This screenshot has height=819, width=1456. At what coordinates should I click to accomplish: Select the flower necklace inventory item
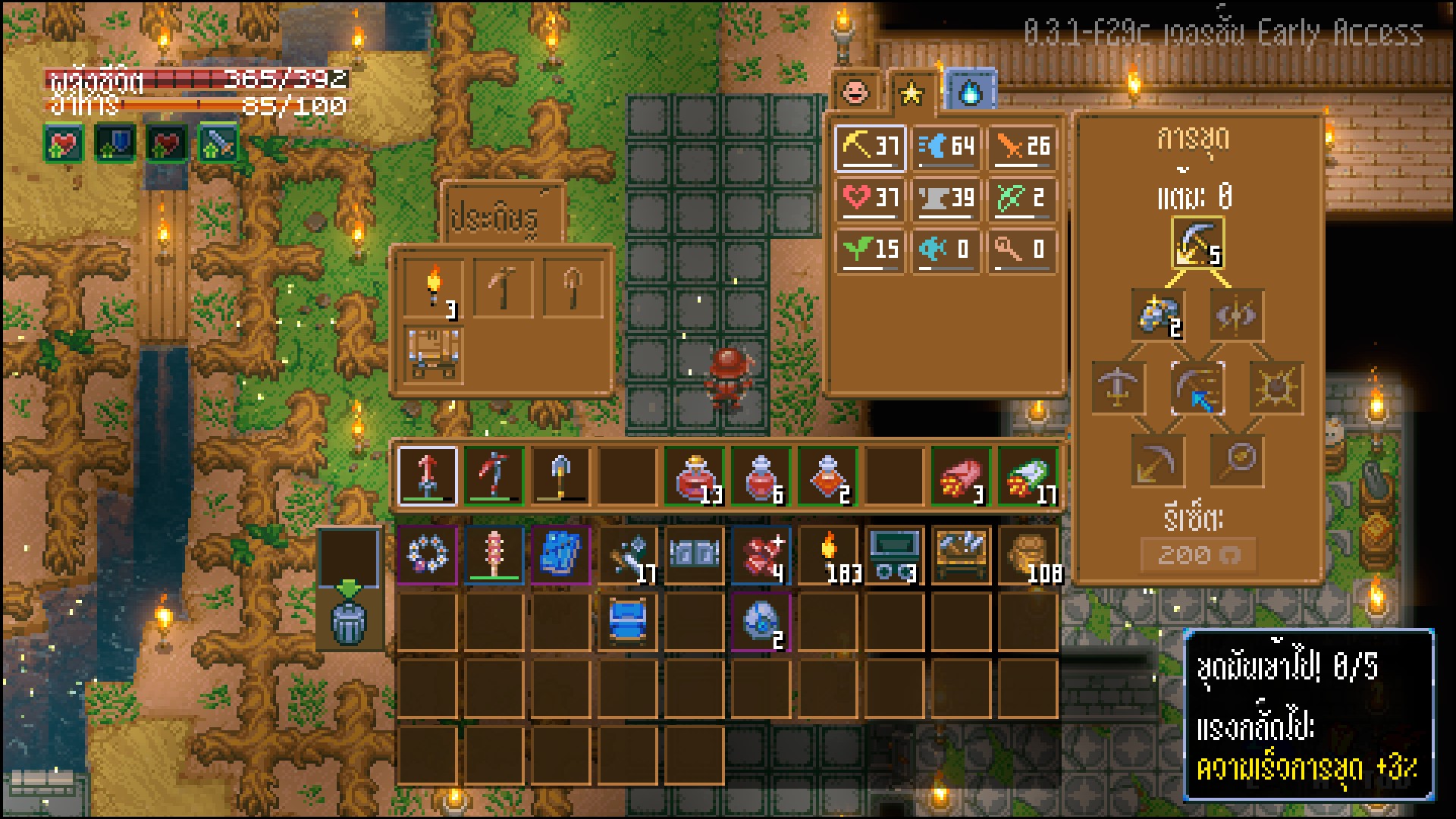[x=428, y=556]
